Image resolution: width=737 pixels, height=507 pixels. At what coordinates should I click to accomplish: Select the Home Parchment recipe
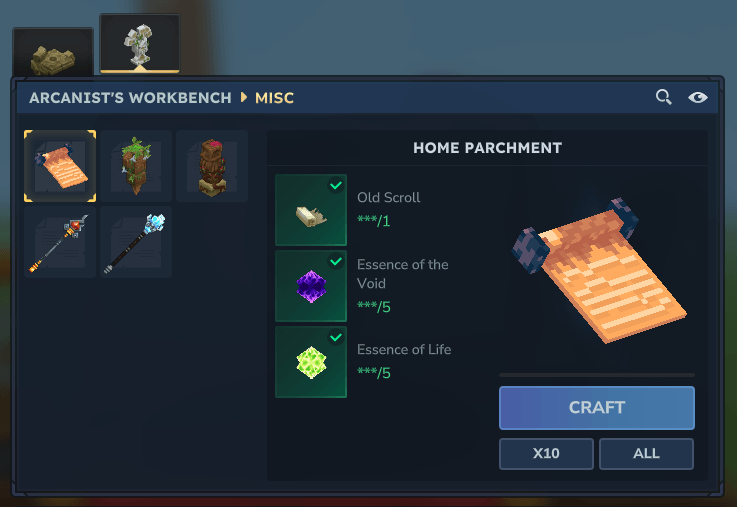tap(60, 166)
